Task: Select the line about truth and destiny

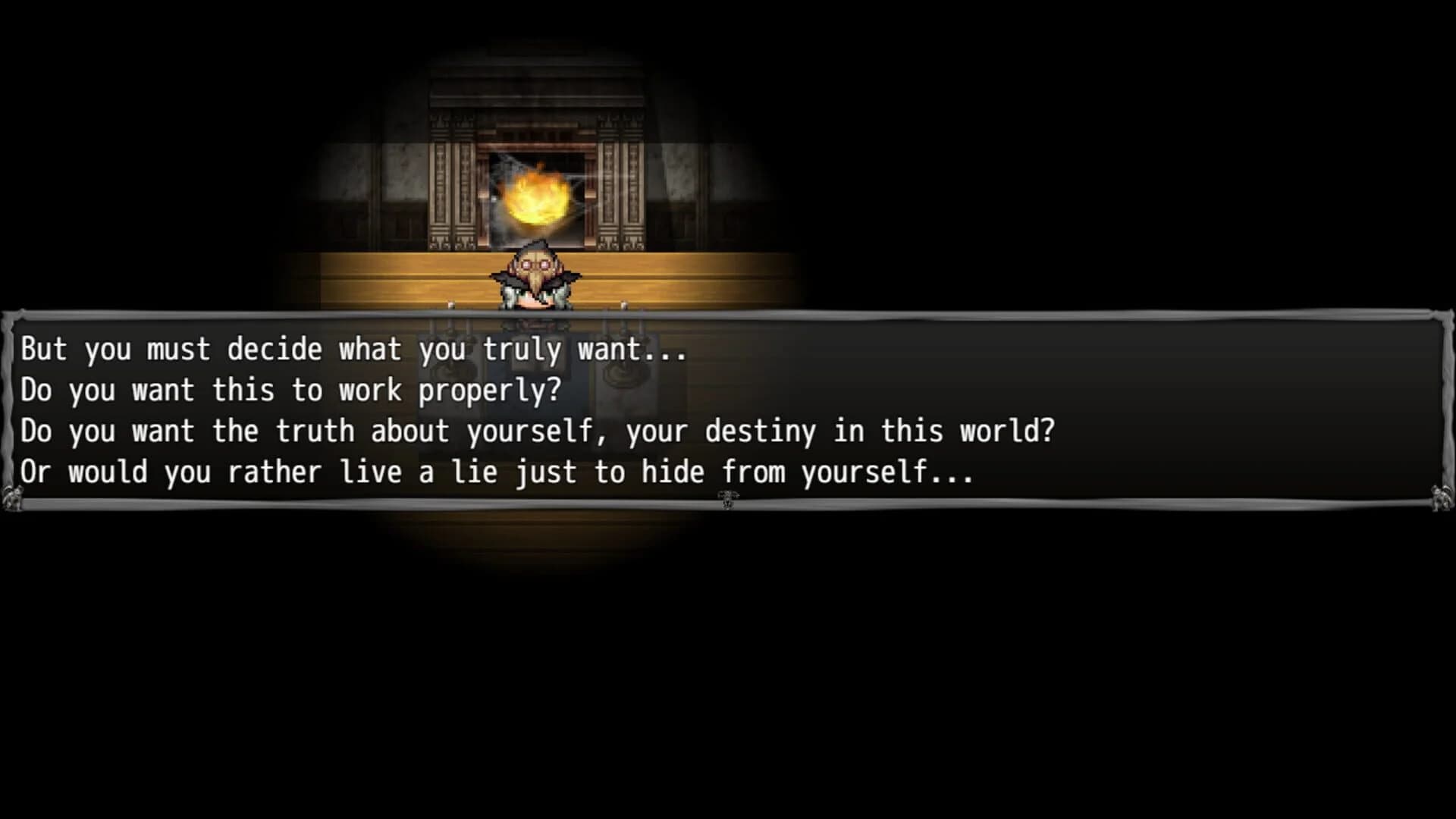Action: tap(538, 431)
